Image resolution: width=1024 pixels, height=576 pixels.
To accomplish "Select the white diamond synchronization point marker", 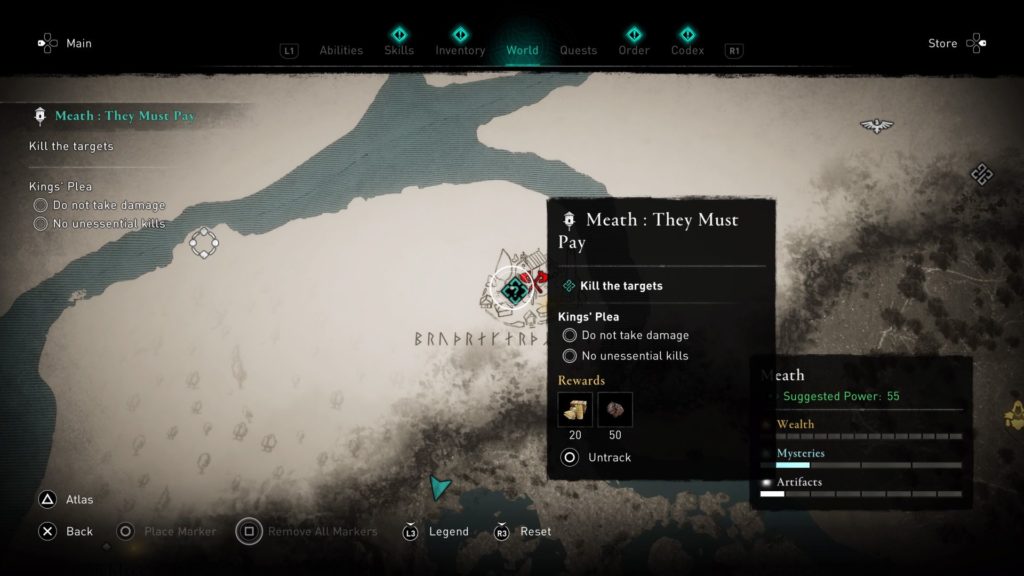I will coord(203,242).
